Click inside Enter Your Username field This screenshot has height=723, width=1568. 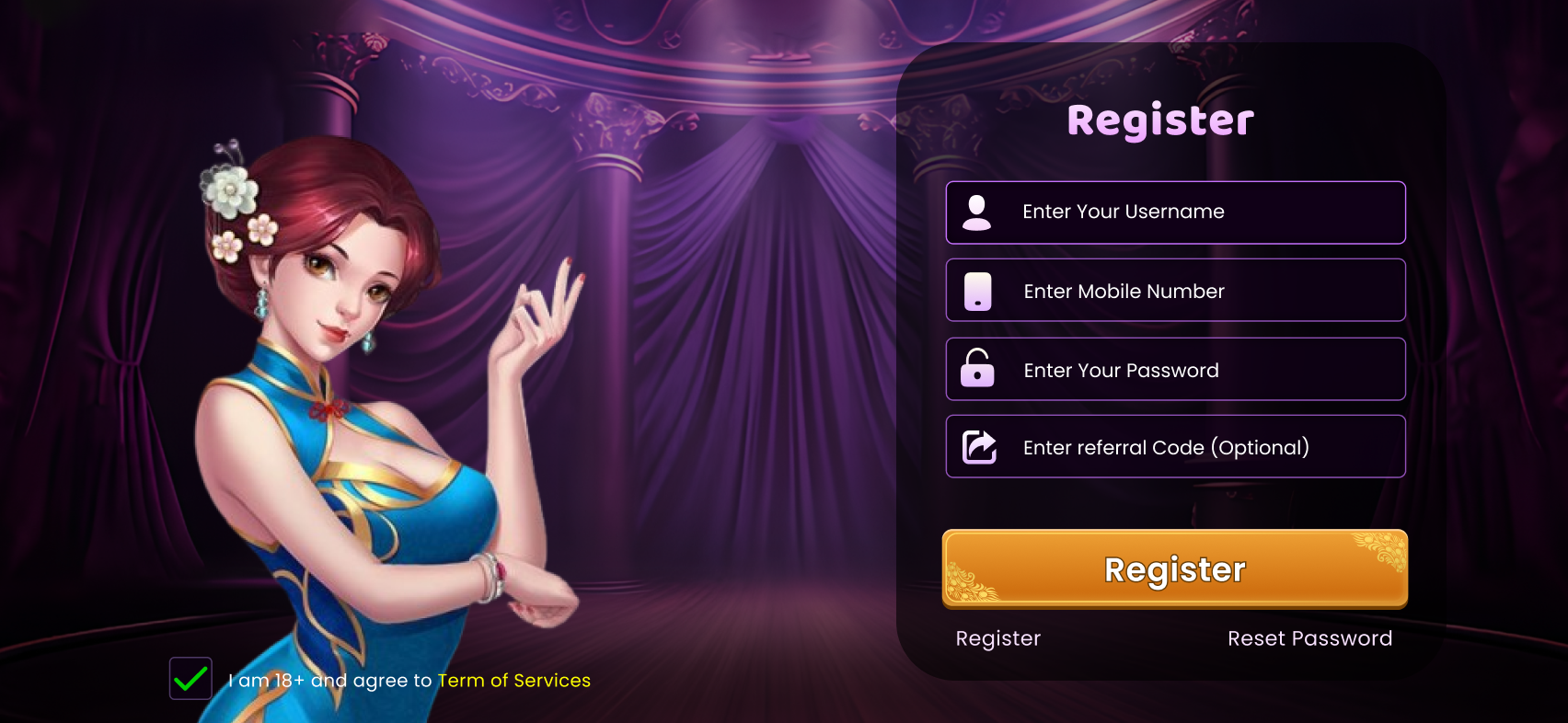[x=1175, y=212]
